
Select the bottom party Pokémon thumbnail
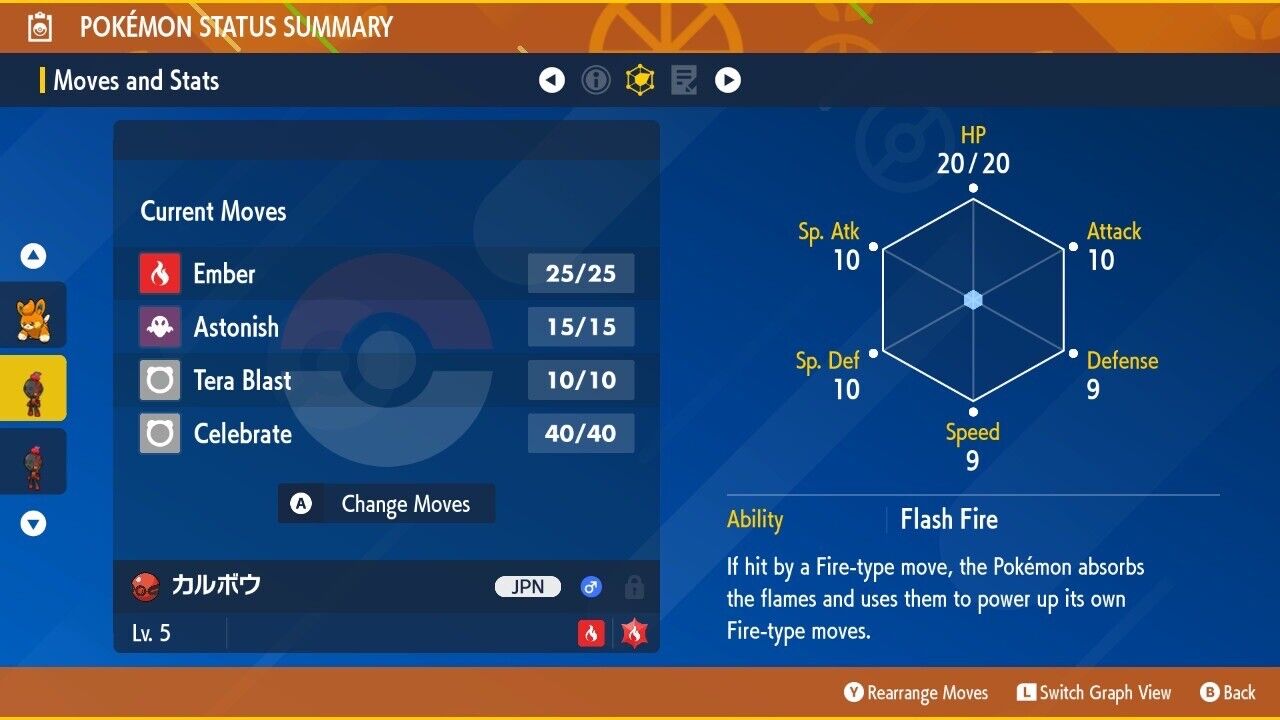pyautogui.click(x=33, y=461)
